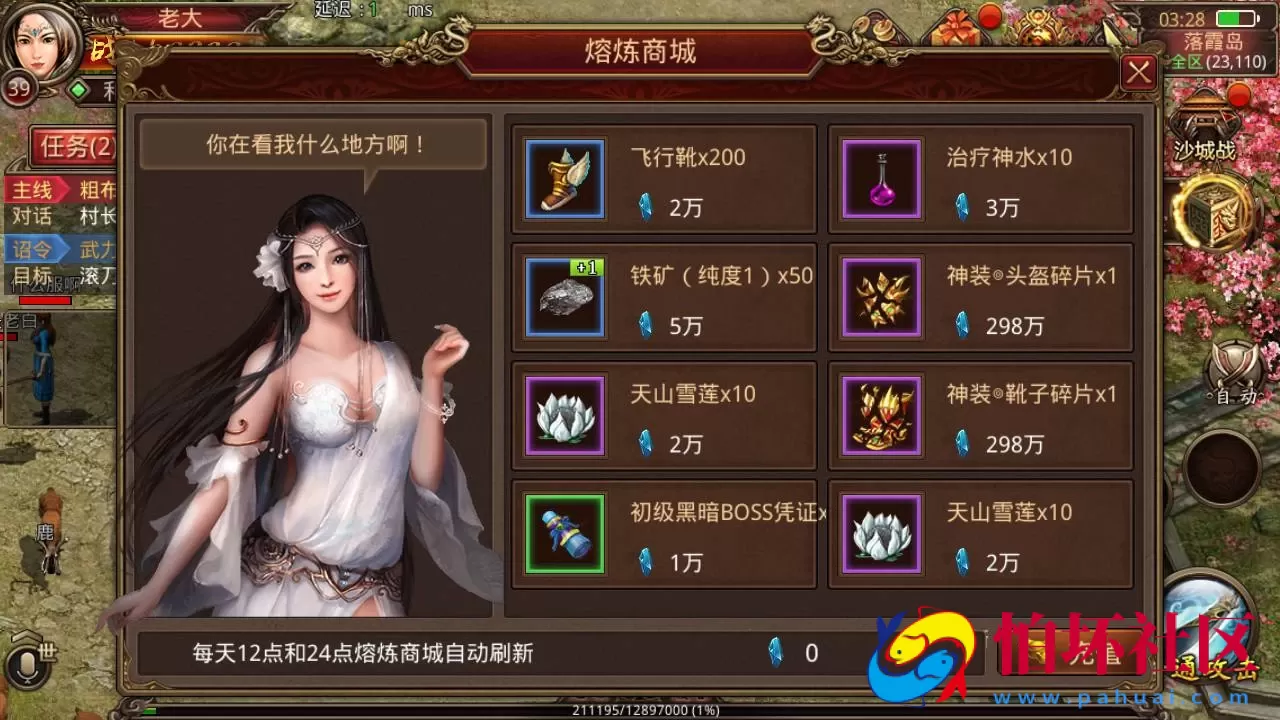Select the Tianshan Snow Lotus flower icon
This screenshot has width=1280, height=720.
(564, 415)
